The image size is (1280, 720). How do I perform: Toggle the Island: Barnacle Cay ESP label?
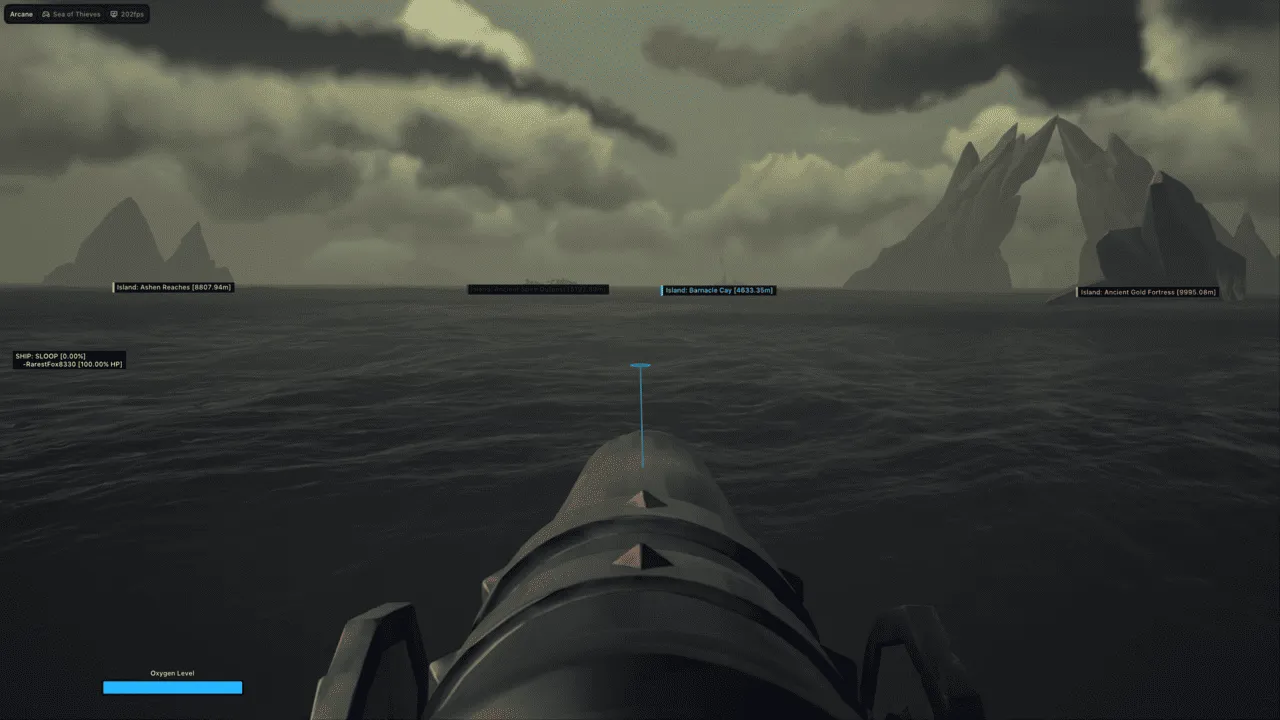click(718, 290)
